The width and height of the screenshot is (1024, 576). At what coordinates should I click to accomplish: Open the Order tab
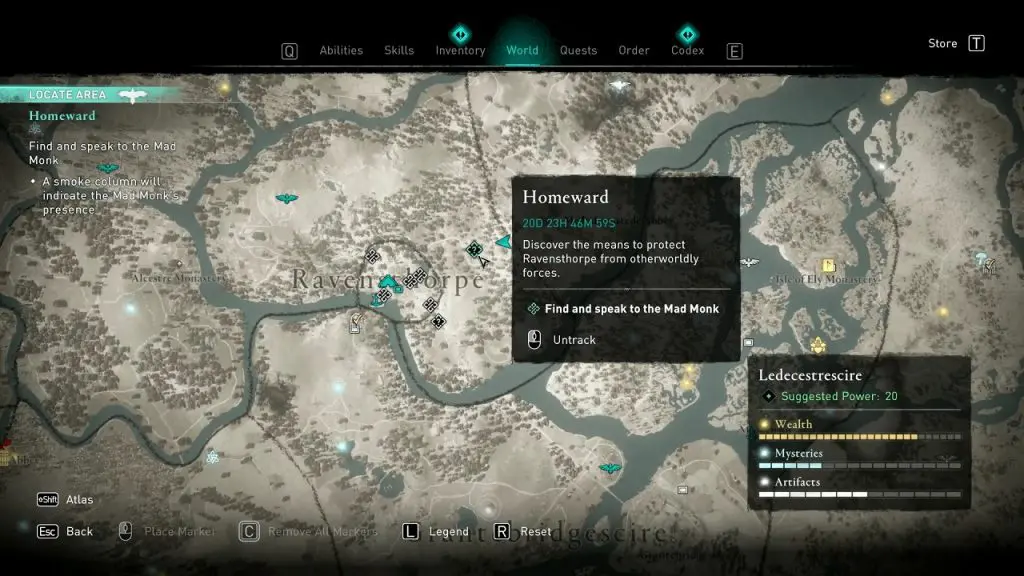(634, 51)
